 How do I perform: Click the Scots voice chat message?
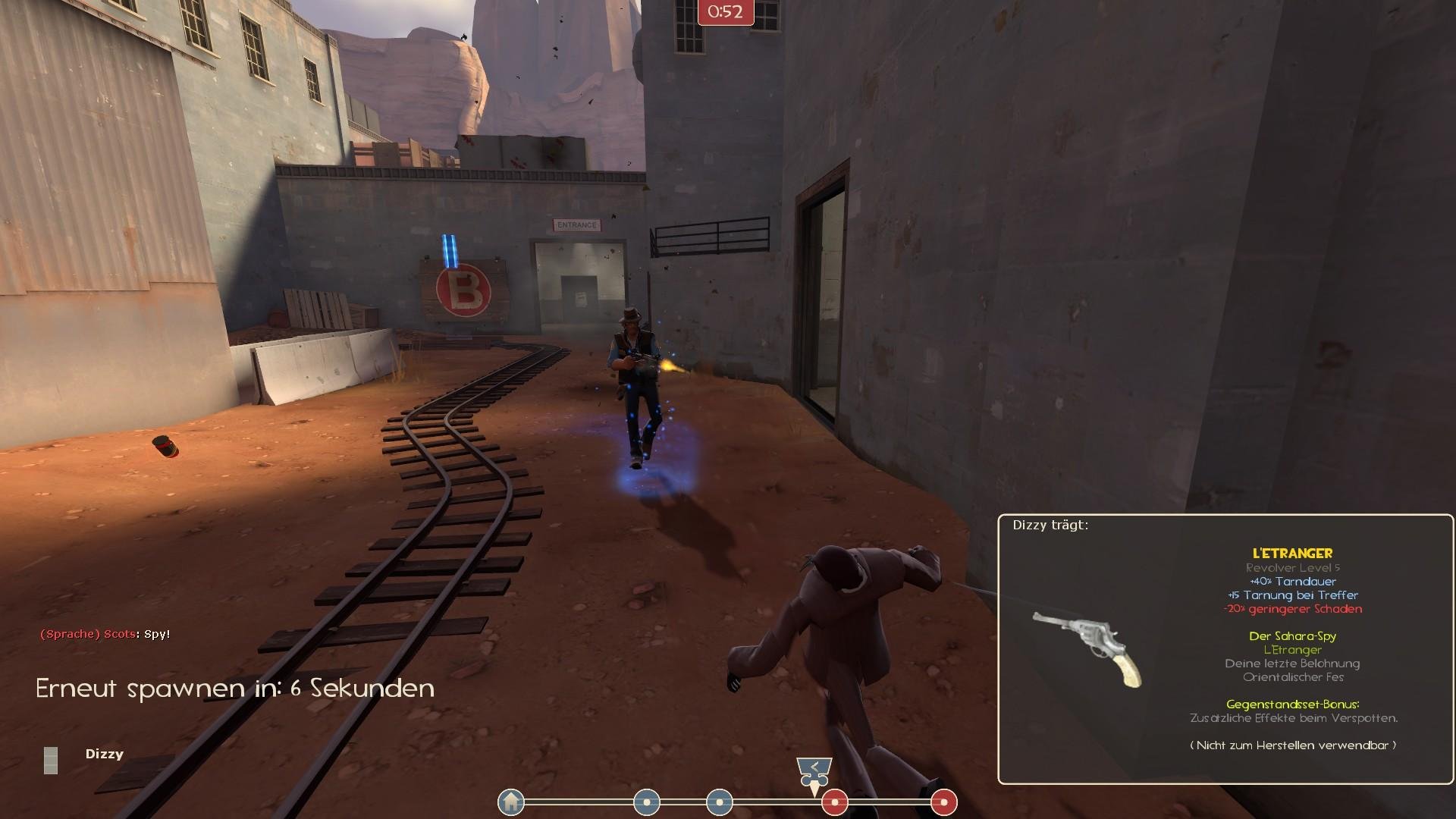tap(105, 634)
